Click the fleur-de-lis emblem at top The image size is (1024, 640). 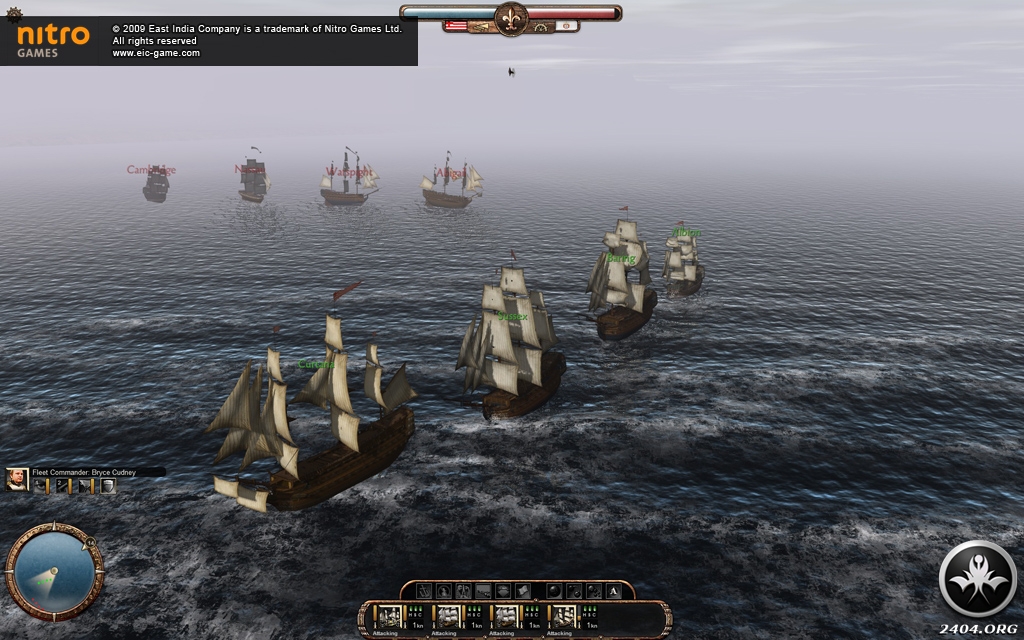tap(511, 19)
